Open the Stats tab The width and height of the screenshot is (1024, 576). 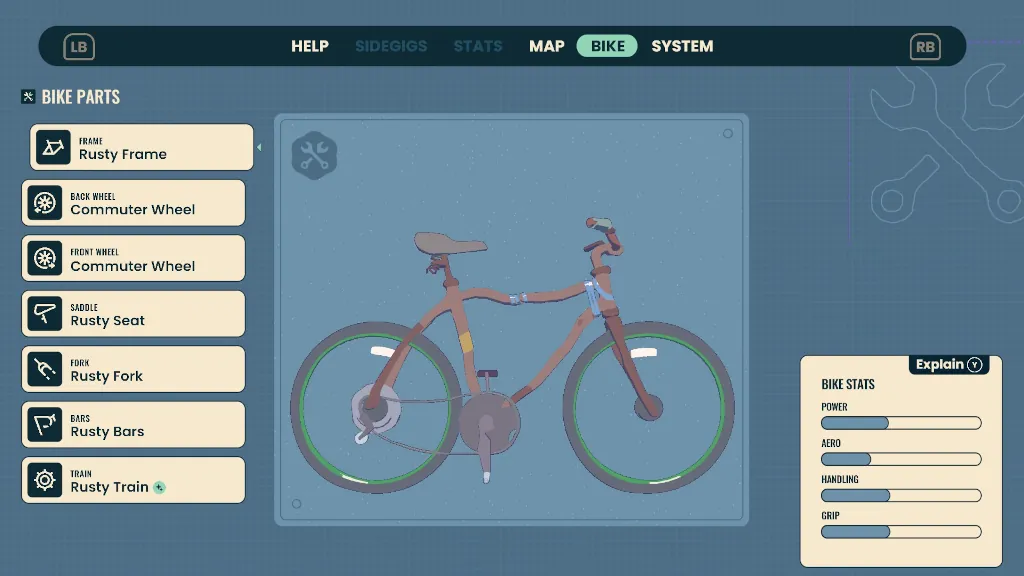point(478,46)
